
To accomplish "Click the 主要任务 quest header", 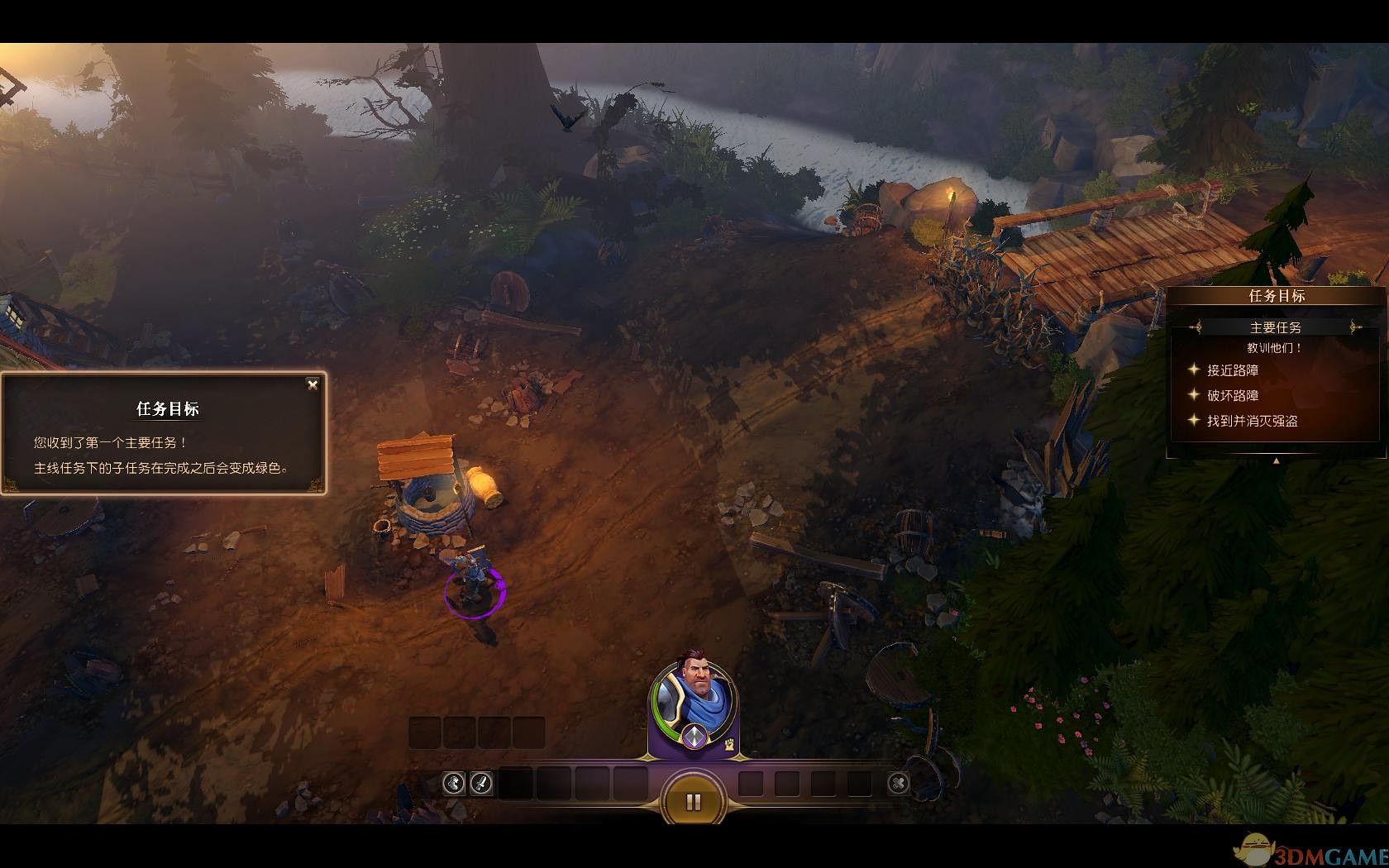I will click(x=1276, y=327).
